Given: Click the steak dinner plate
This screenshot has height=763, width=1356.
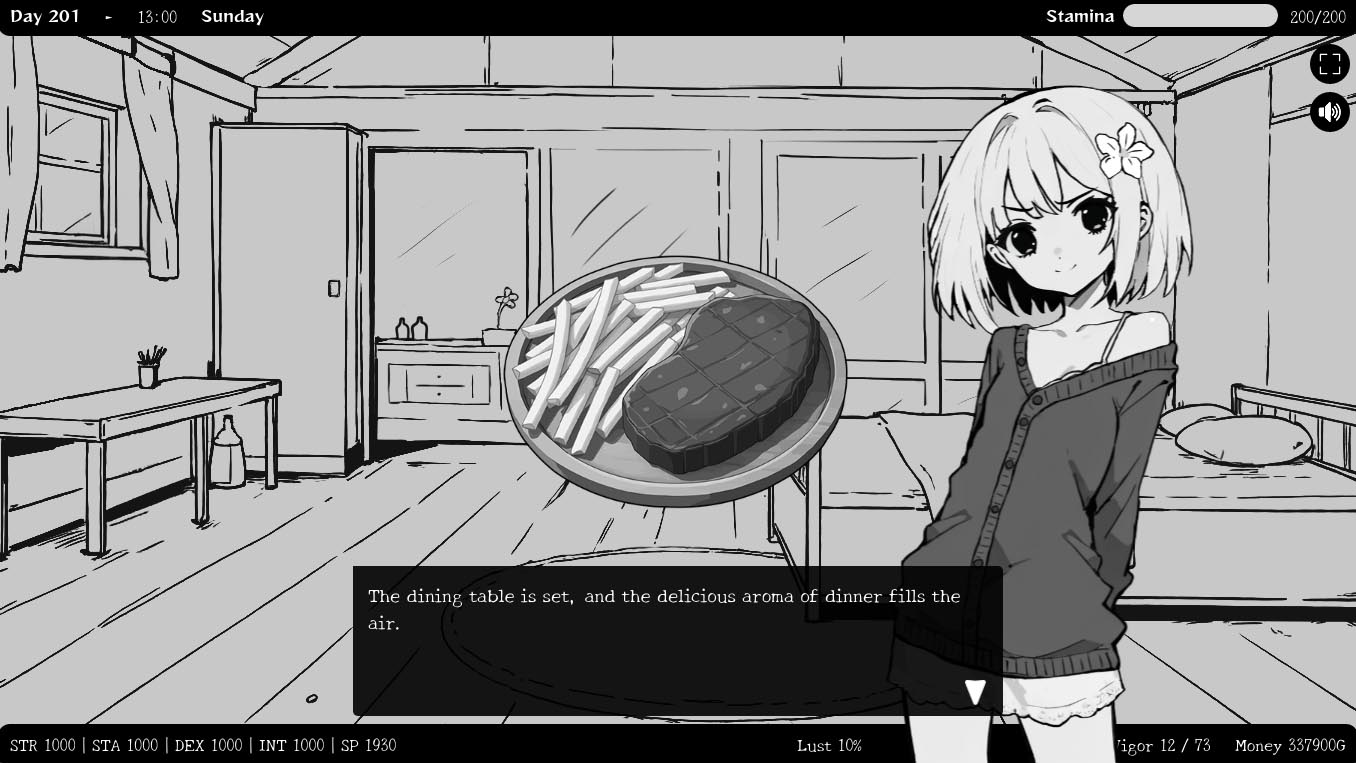Looking at the screenshot, I should (680, 380).
